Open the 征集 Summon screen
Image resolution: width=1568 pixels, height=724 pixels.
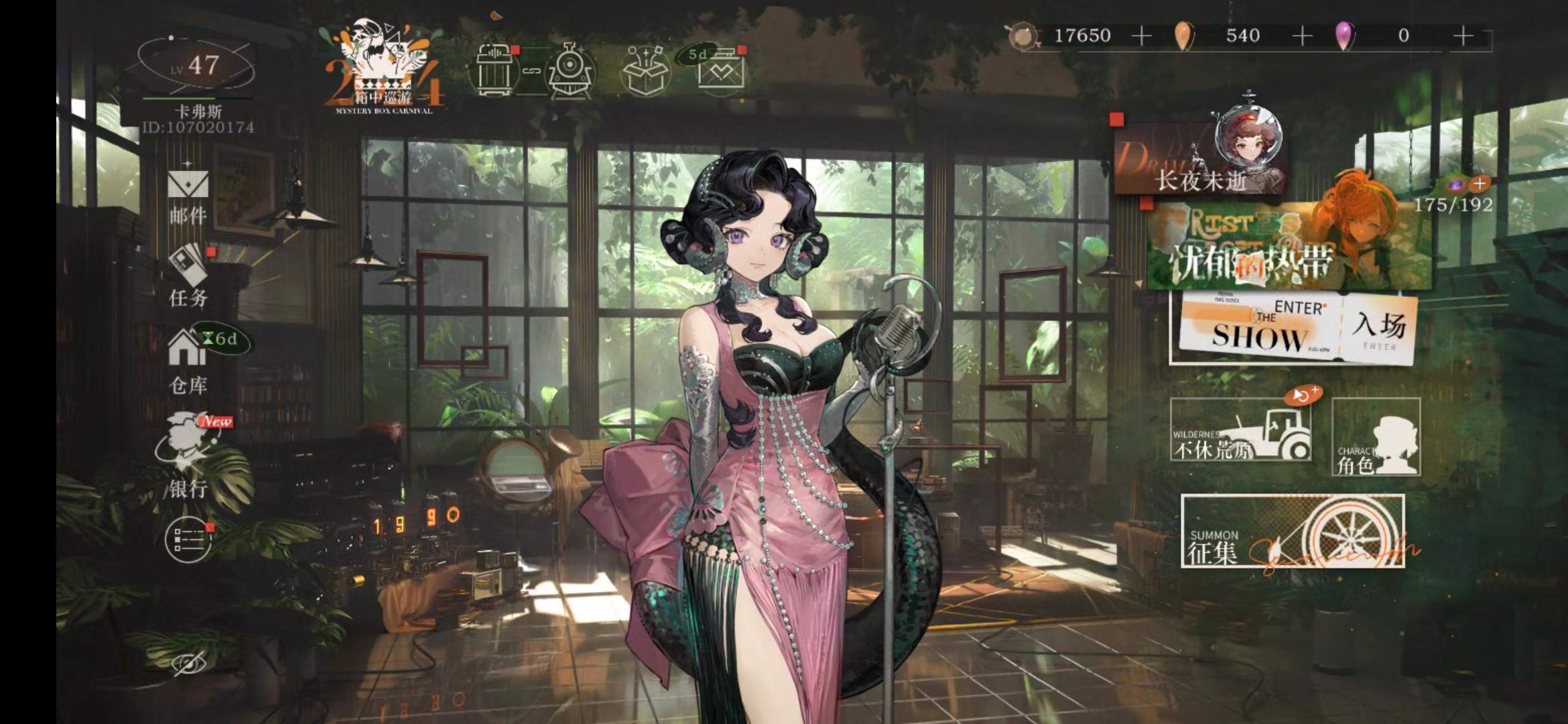pos(1292,532)
